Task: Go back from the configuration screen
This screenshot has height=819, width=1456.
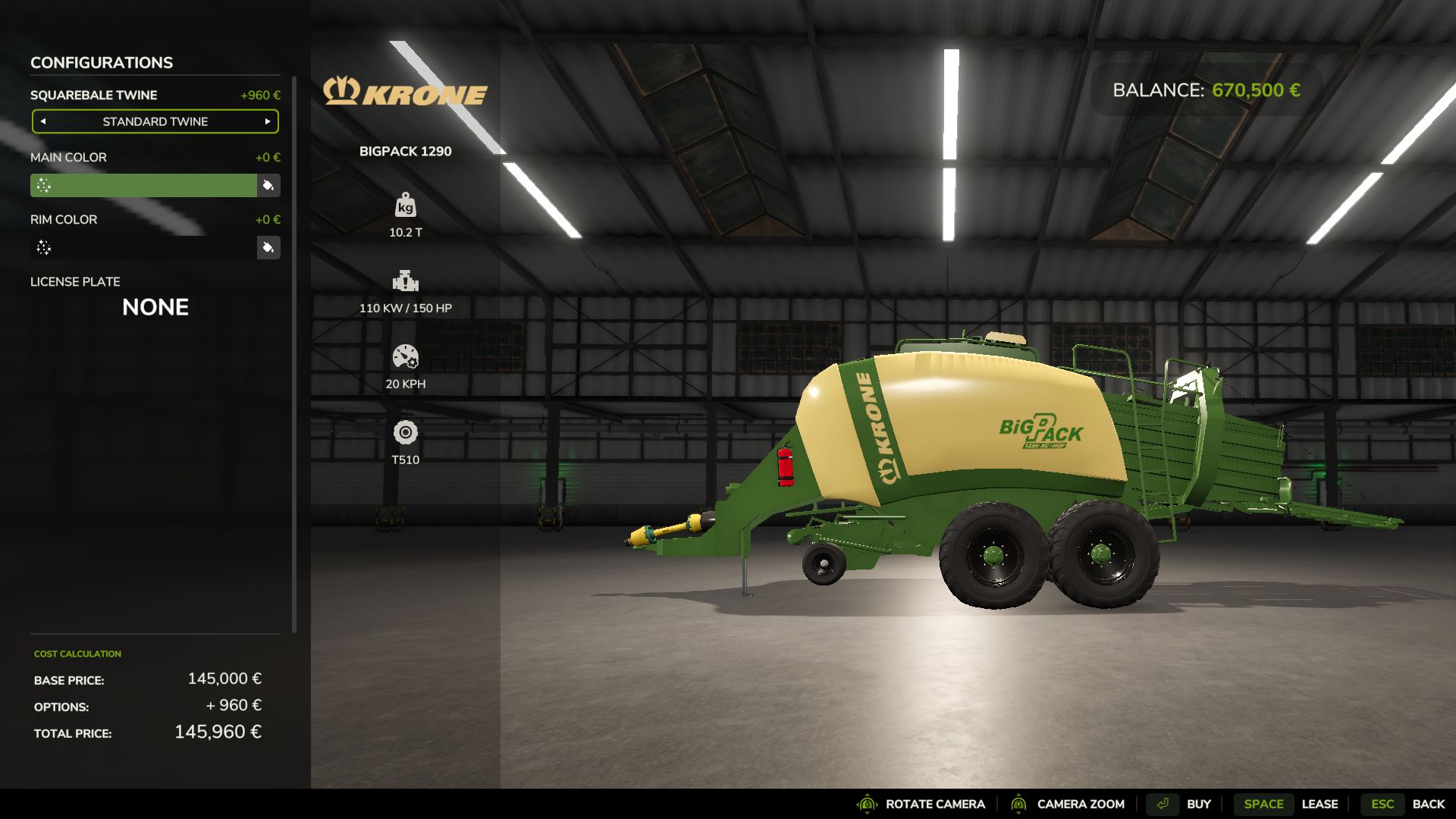Action: pos(1404,804)
